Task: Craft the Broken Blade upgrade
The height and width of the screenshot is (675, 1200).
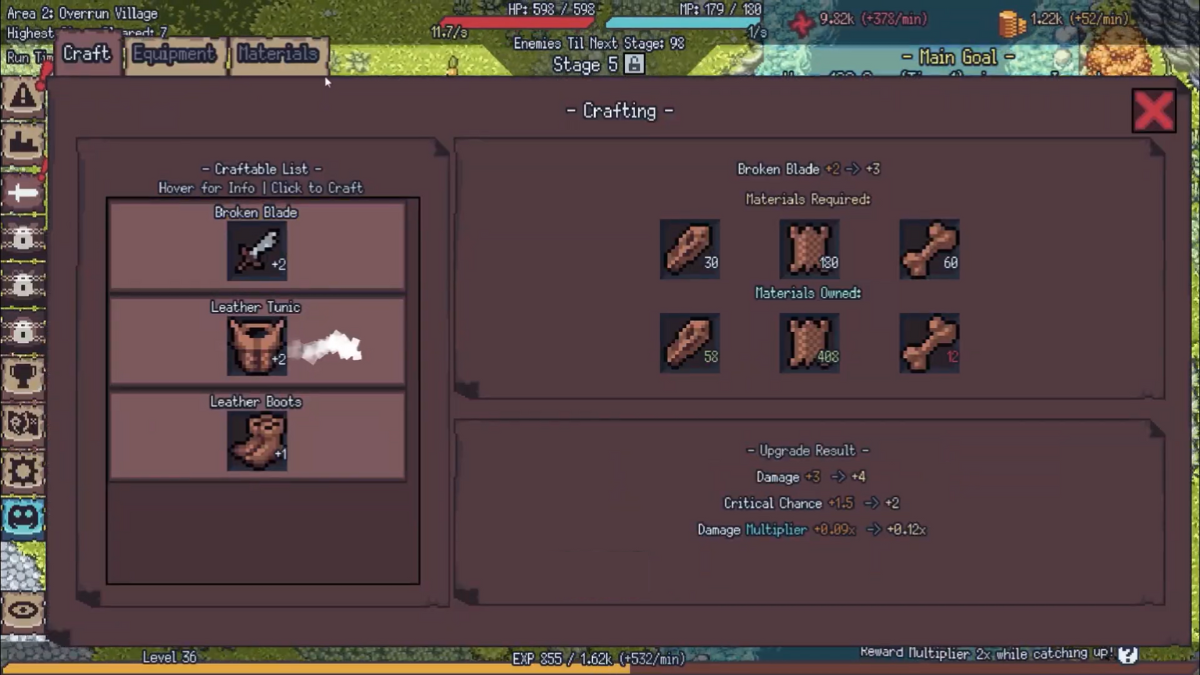Action: [x=257, y=247]
